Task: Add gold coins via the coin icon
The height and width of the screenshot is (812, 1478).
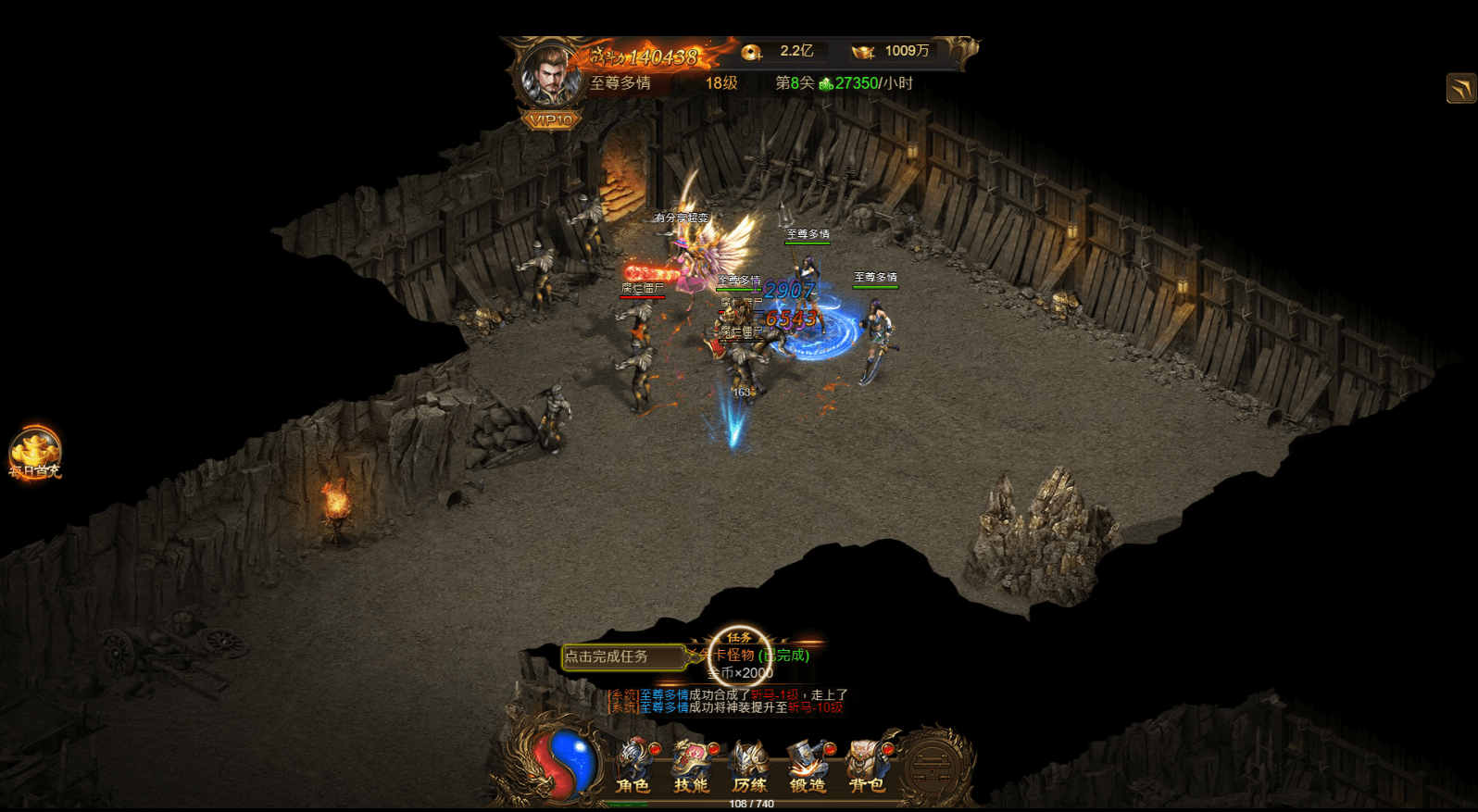Action: tap(751, 52)
